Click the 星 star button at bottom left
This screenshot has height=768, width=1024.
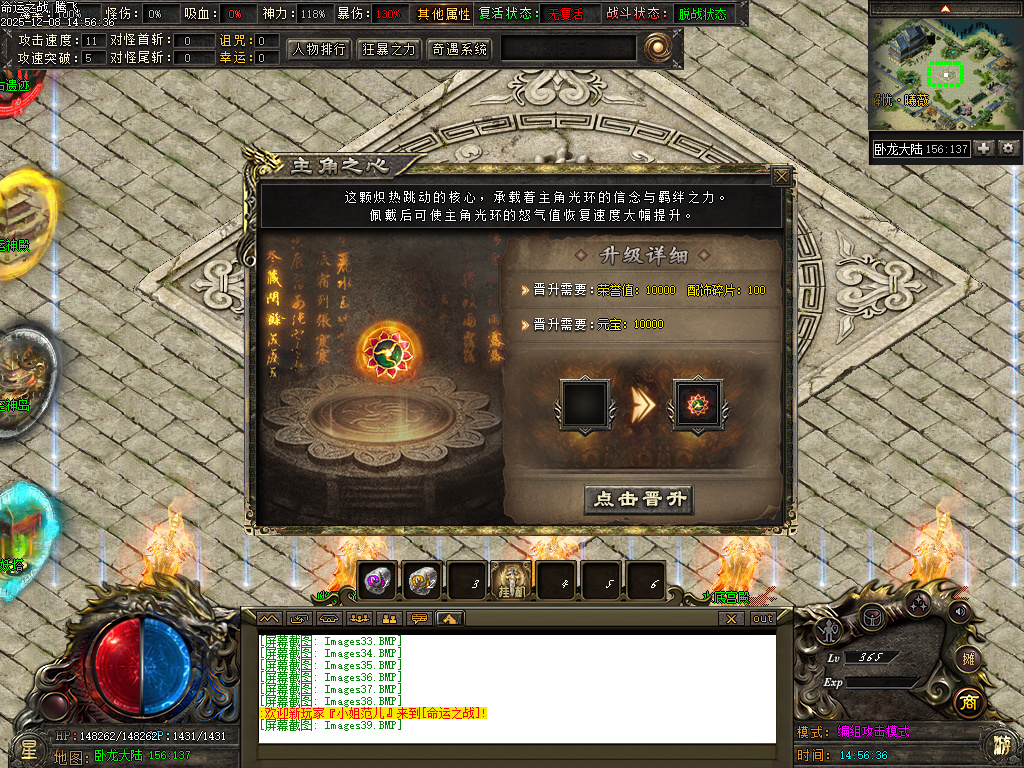click(28, 747)
